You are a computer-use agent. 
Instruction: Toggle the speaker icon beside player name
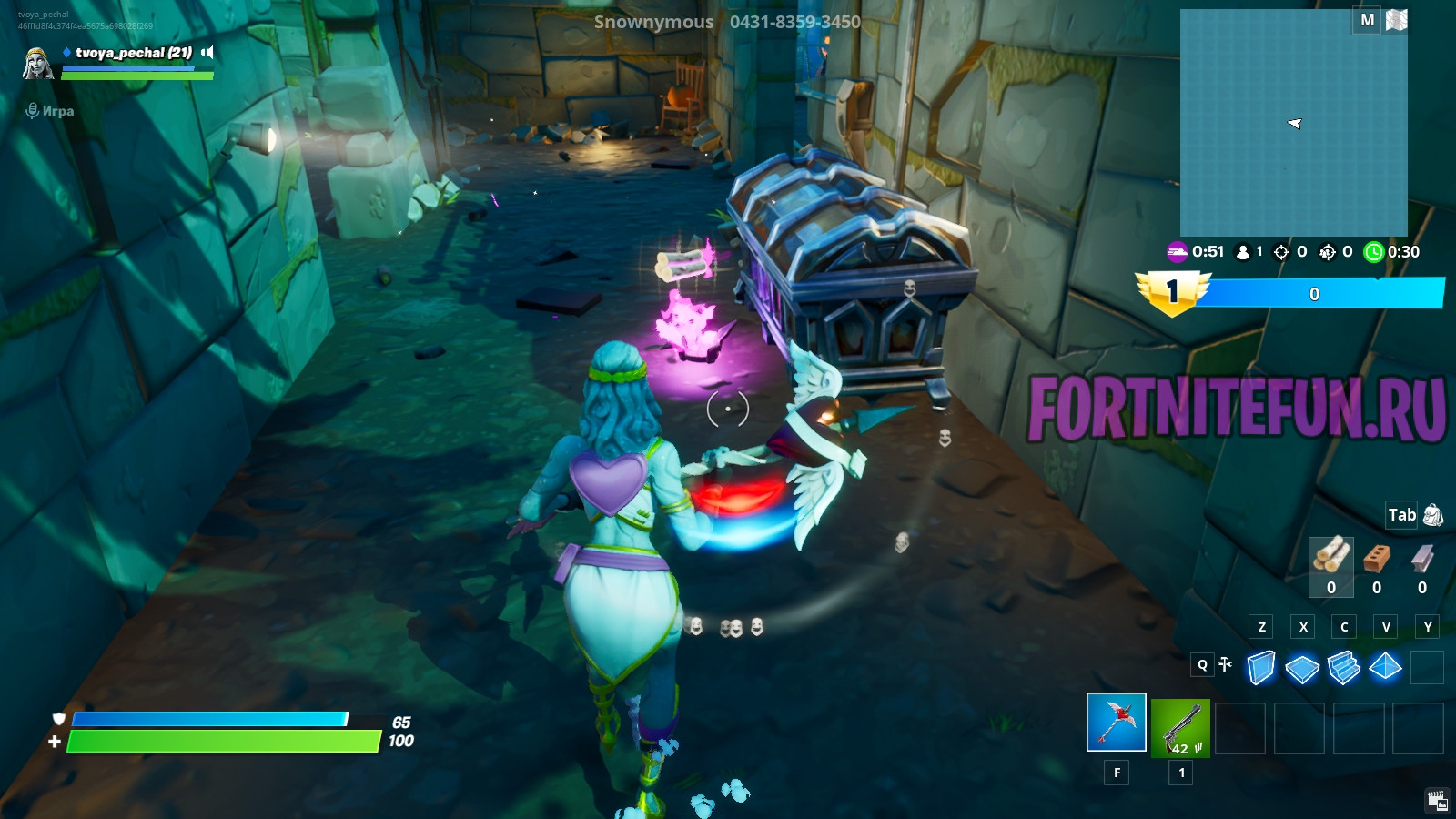[x=207, y=53]
